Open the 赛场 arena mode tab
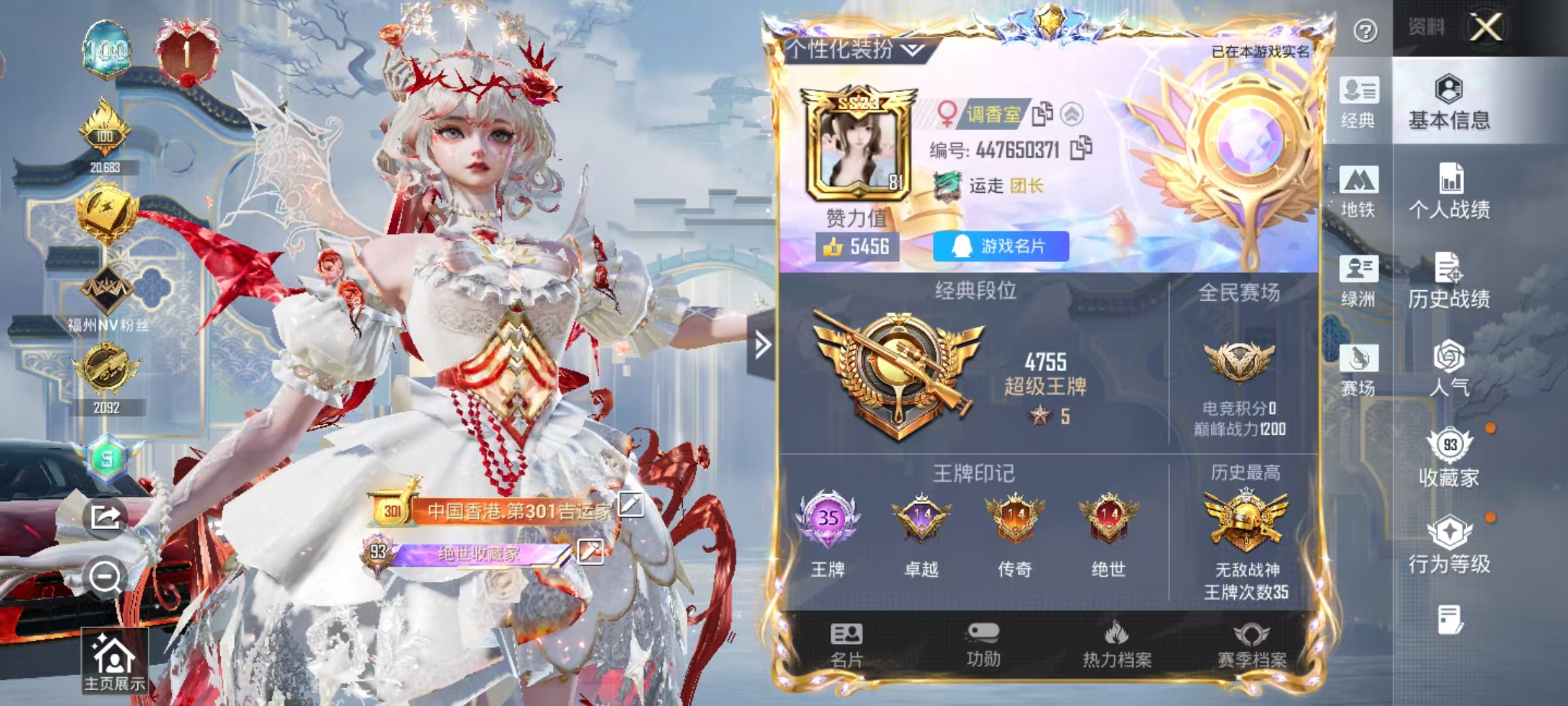 click(1358, 370)
